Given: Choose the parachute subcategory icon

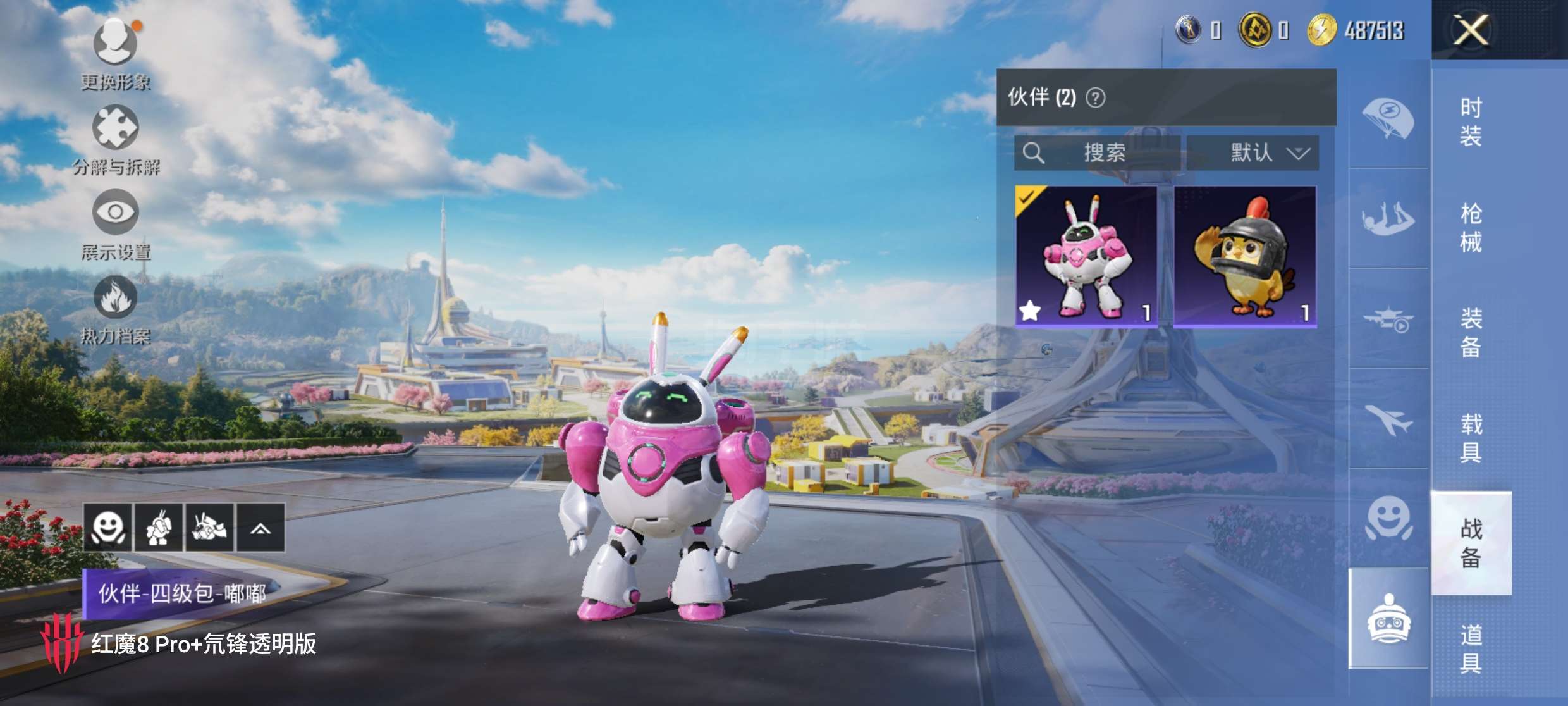Looking at the screenshot, I should coord(1388,119).
